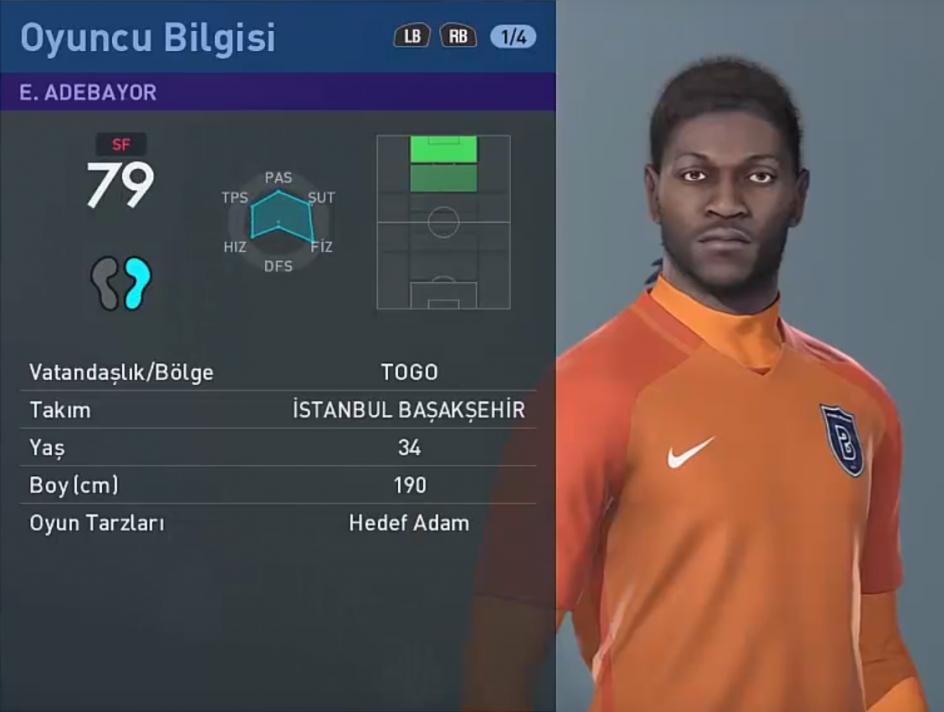Click the preferred foot icon
Image resolution: width=944 pixels, height=712 pixels.
[x=120, y=283]
